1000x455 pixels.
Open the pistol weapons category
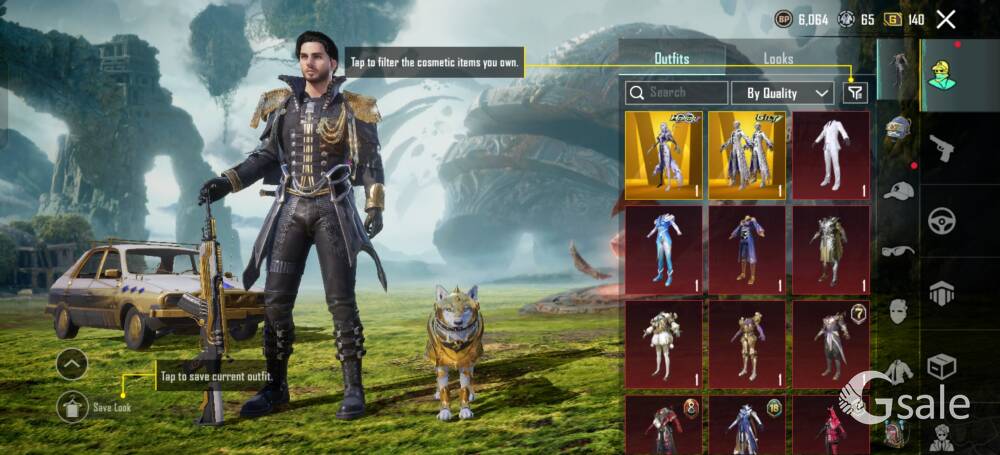941,149
